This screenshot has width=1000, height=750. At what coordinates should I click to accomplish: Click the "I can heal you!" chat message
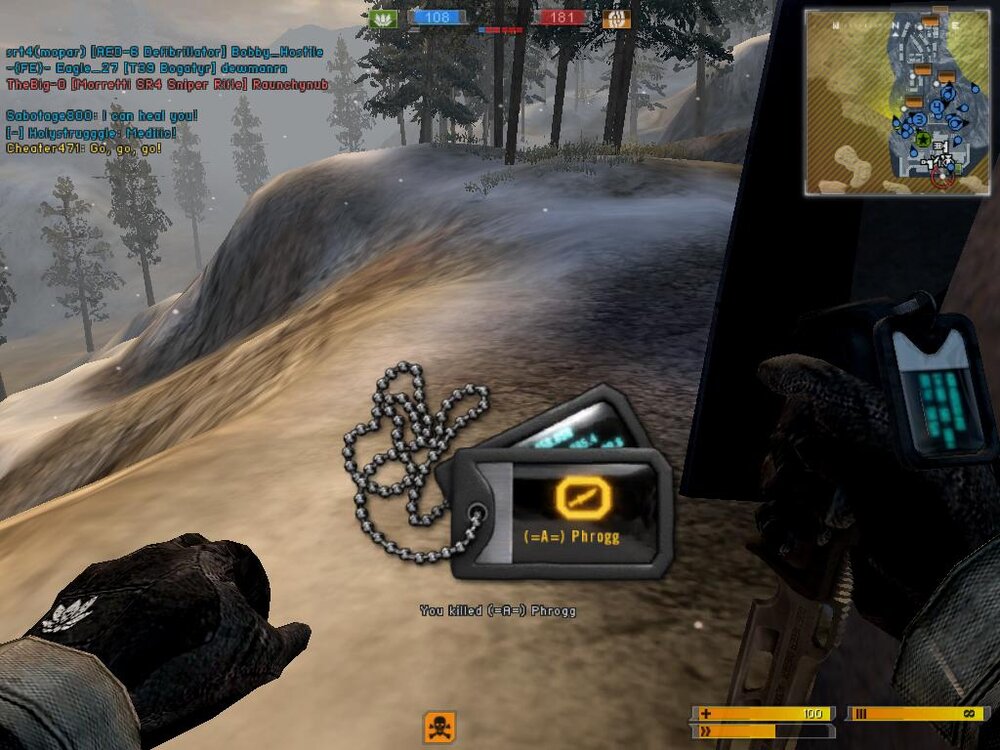pos(102,116)
